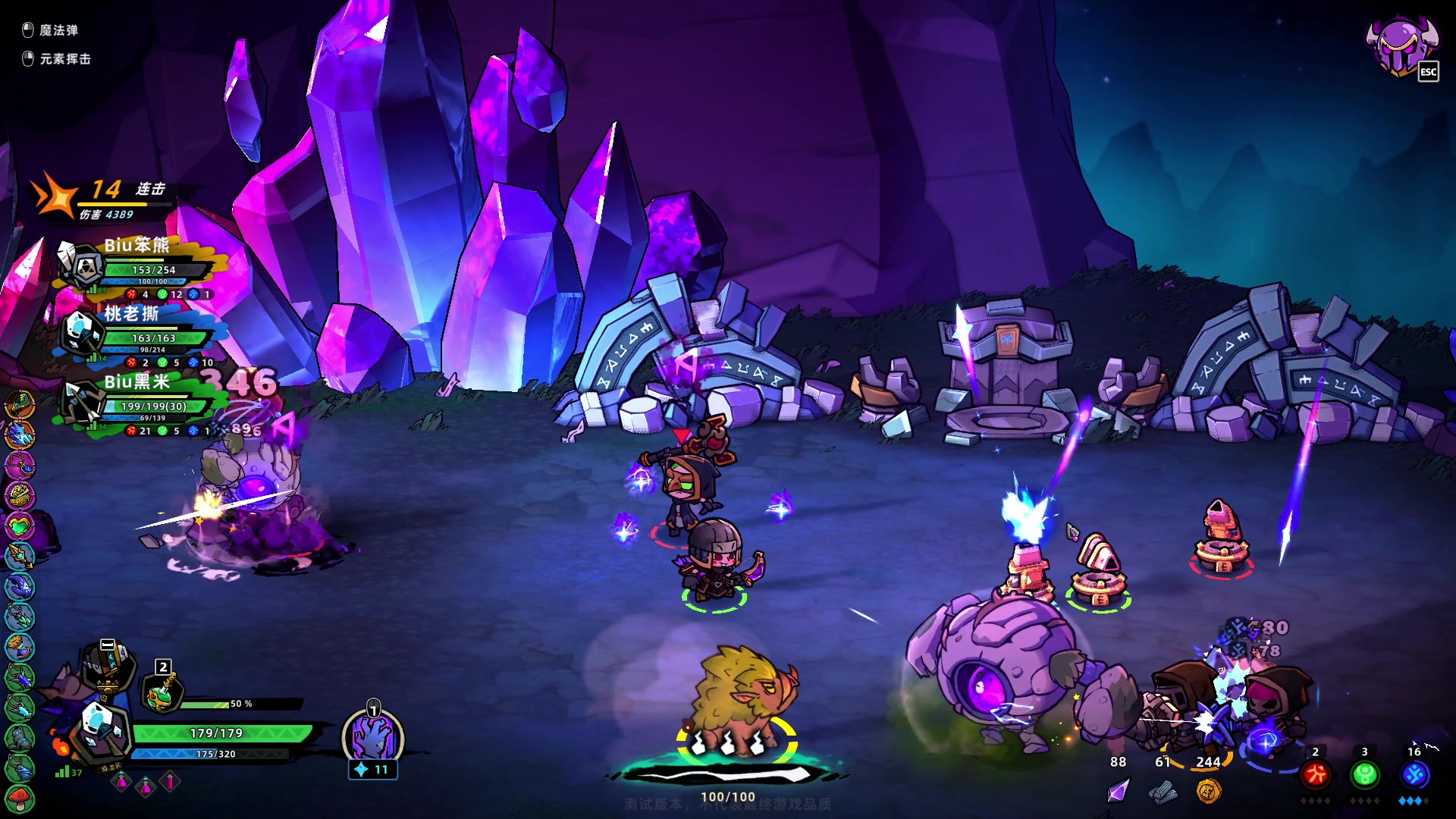Open the pause menu via purple helmet icon
This screenshot has height=819, width=1456.
click(x=1400, y=45)
